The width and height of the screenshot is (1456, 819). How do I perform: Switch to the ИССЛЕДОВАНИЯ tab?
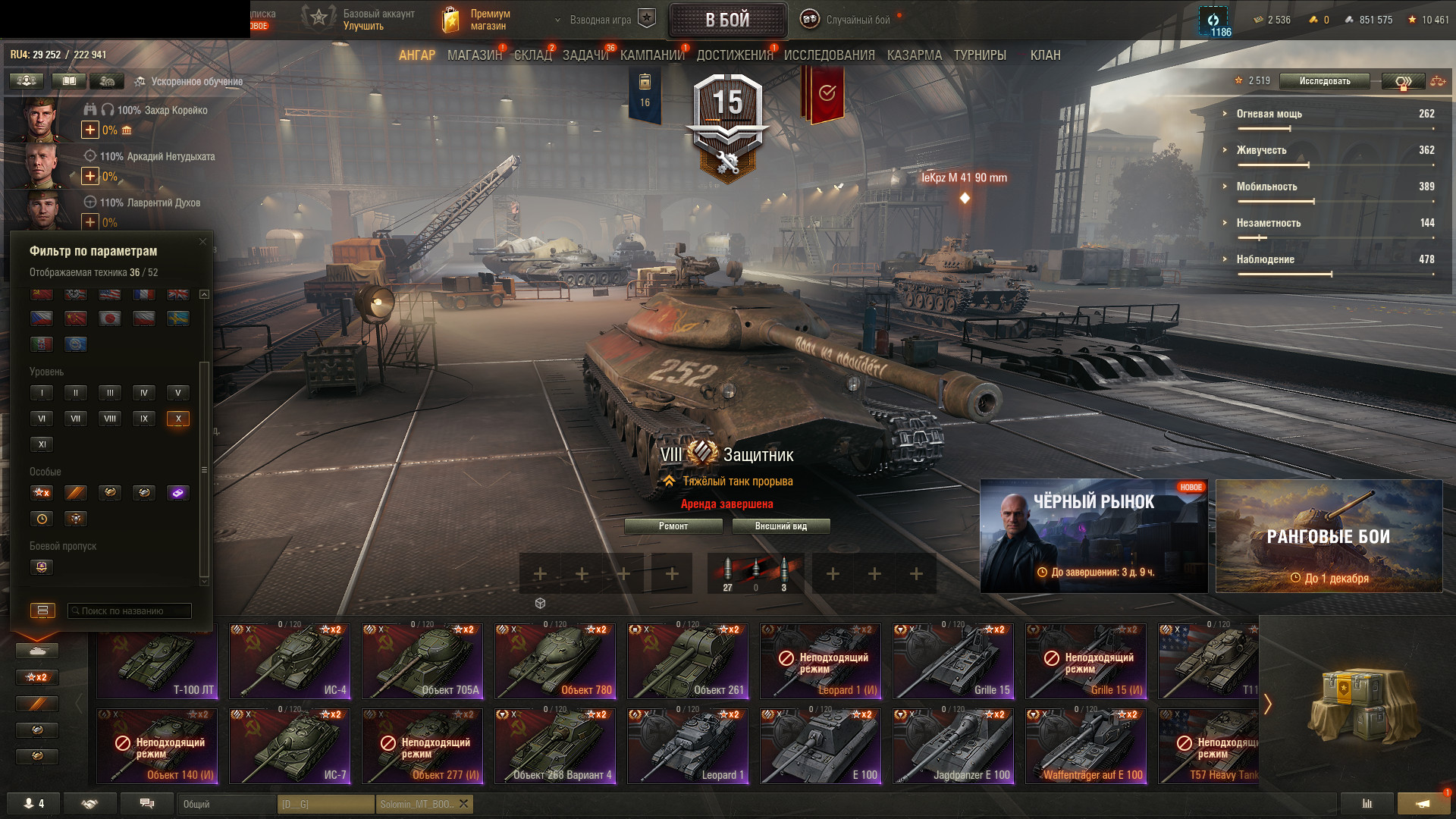coord(829,55)
